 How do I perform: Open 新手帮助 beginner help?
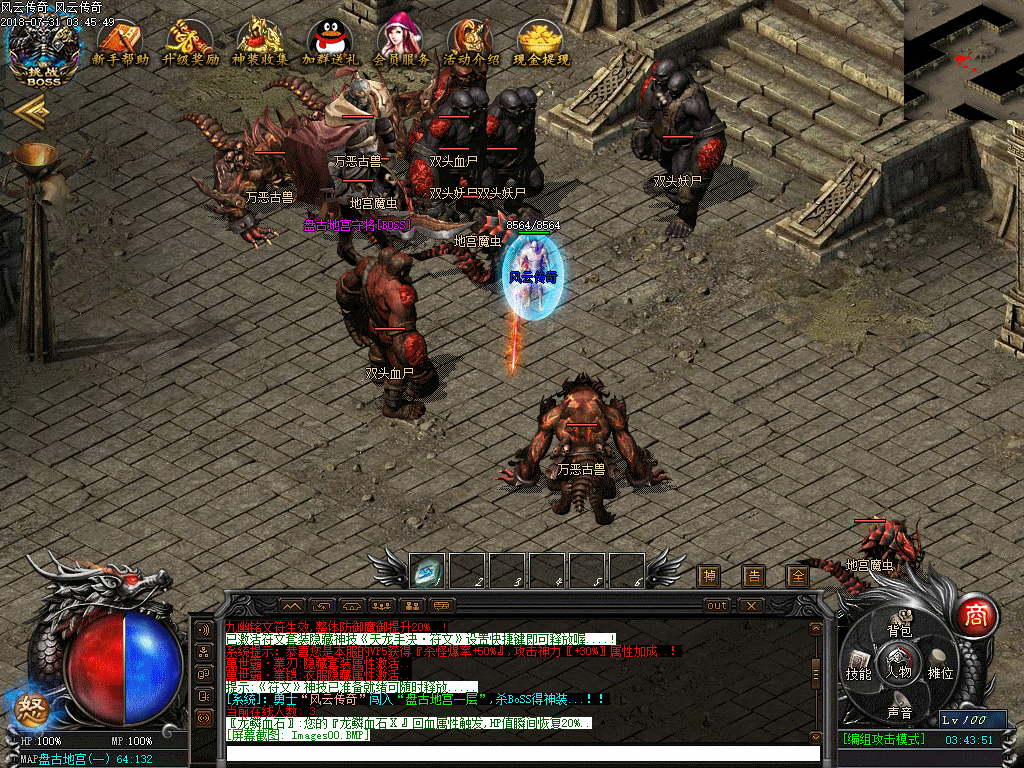119,43
